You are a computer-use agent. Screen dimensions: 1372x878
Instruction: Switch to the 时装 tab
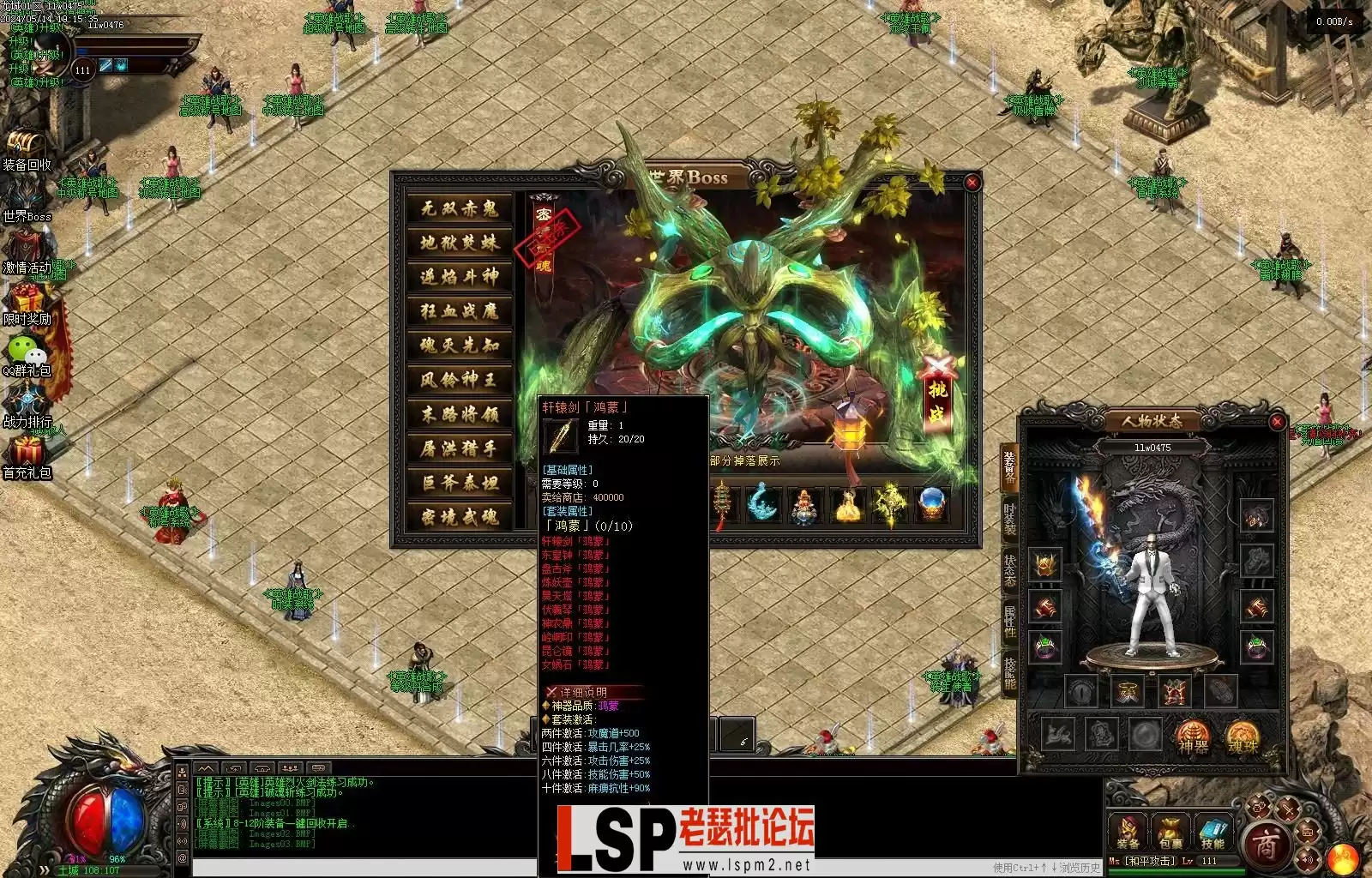(x=1010, y=520)
